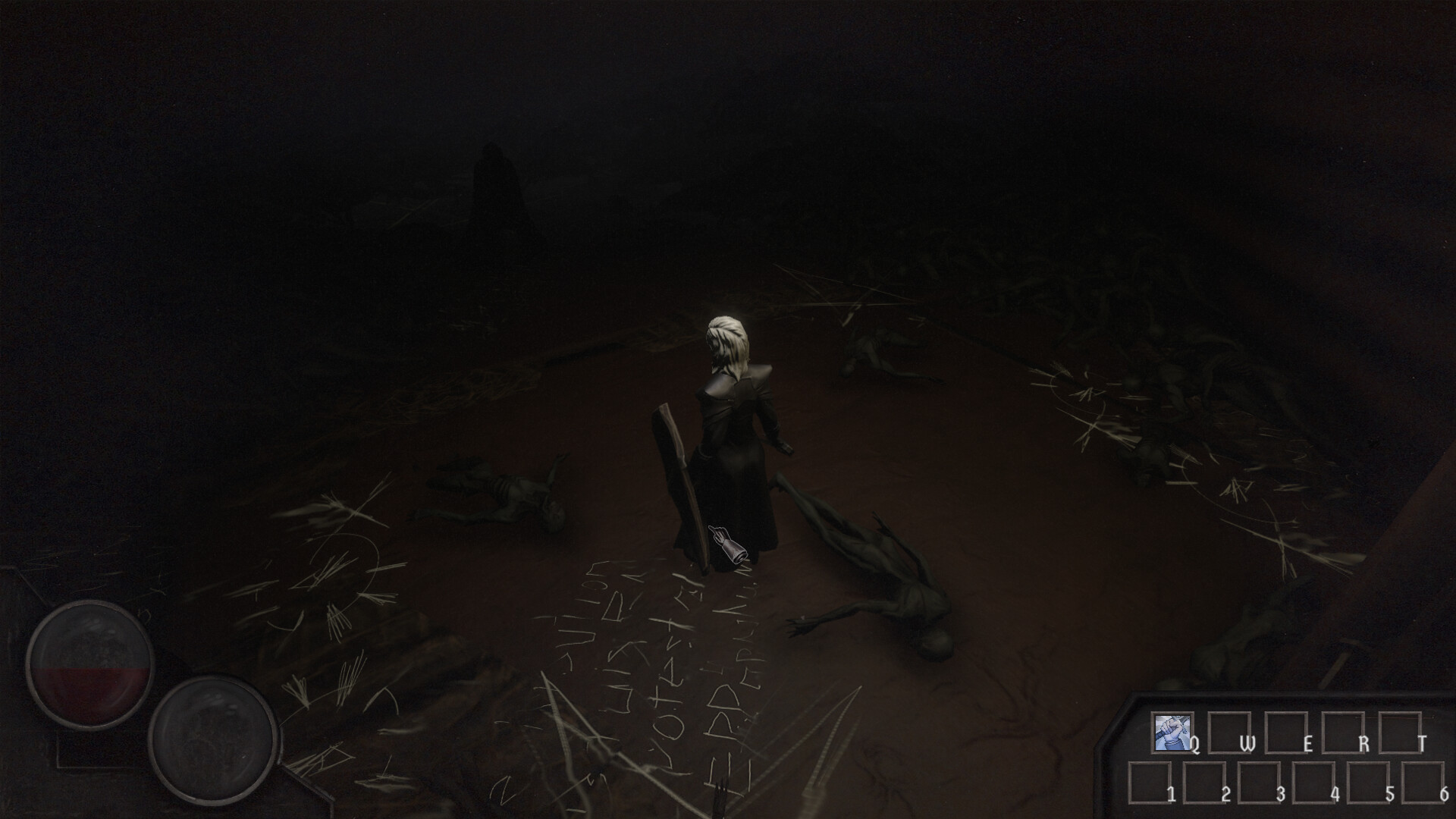
Task: Click hotbar item slot 5
Action: 1368,782
